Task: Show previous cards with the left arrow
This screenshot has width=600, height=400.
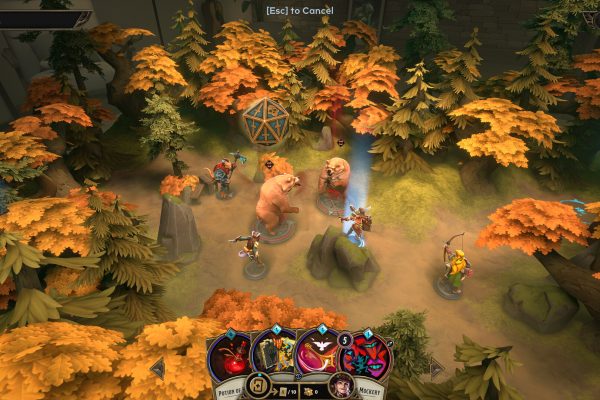Action: (157, 368)
